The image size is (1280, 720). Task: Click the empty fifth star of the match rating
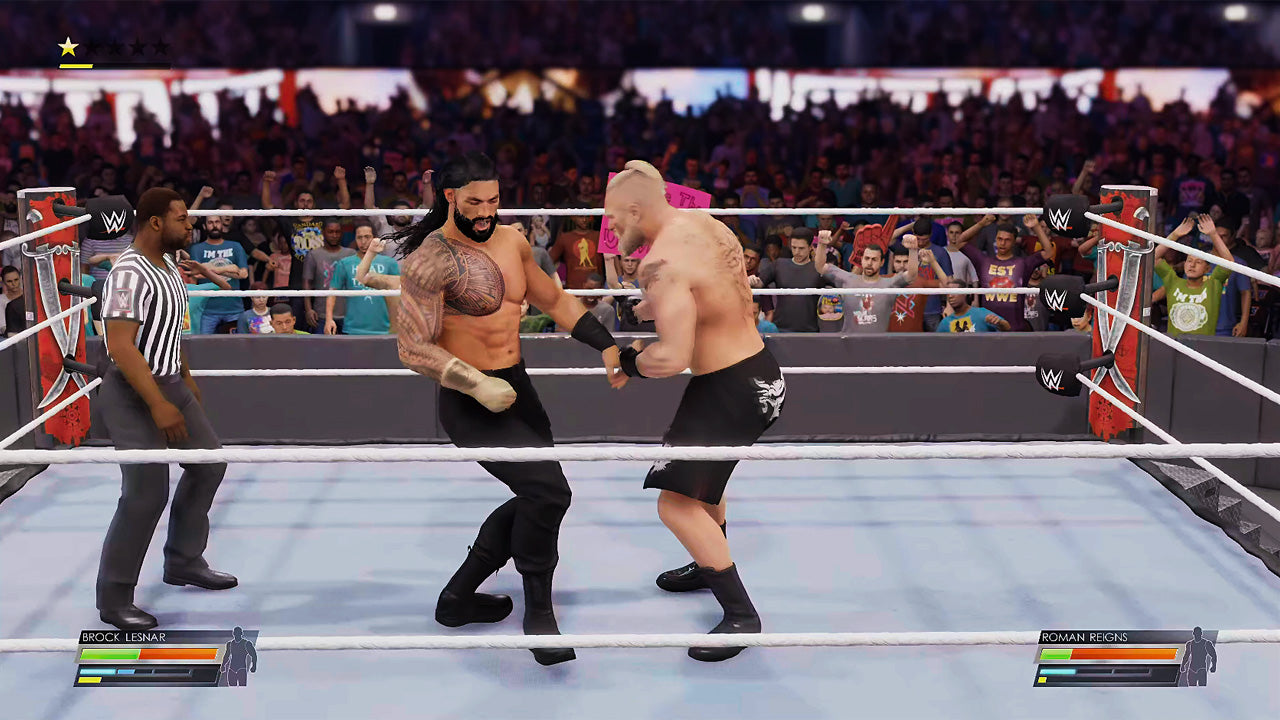(160, 45)
